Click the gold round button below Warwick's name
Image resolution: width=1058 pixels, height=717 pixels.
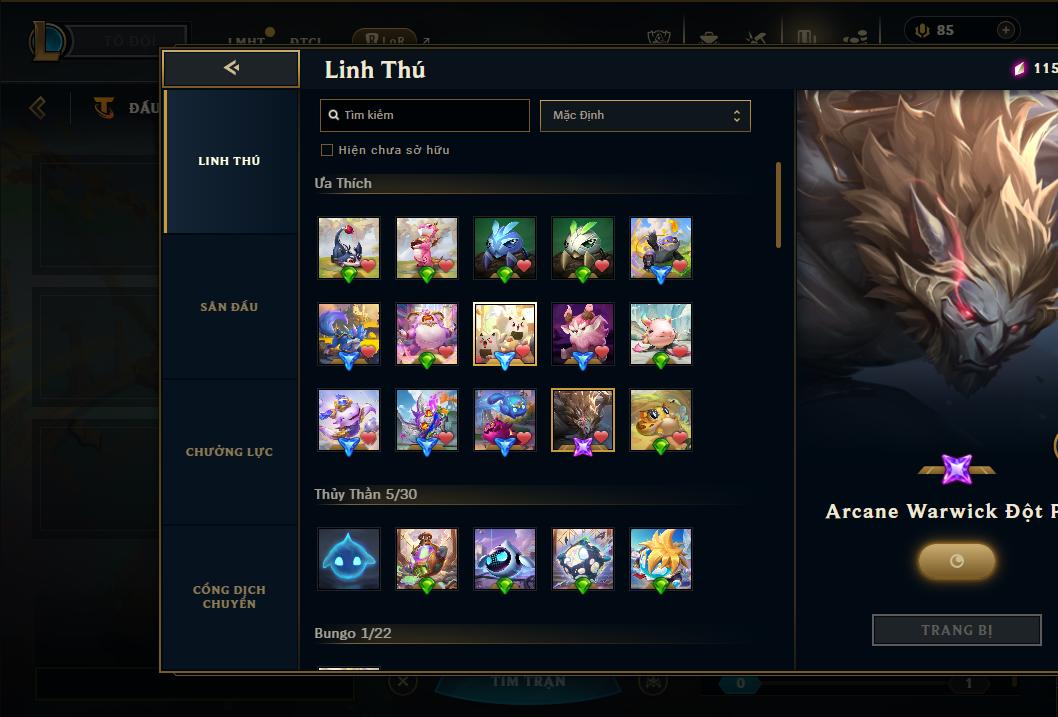956,561
